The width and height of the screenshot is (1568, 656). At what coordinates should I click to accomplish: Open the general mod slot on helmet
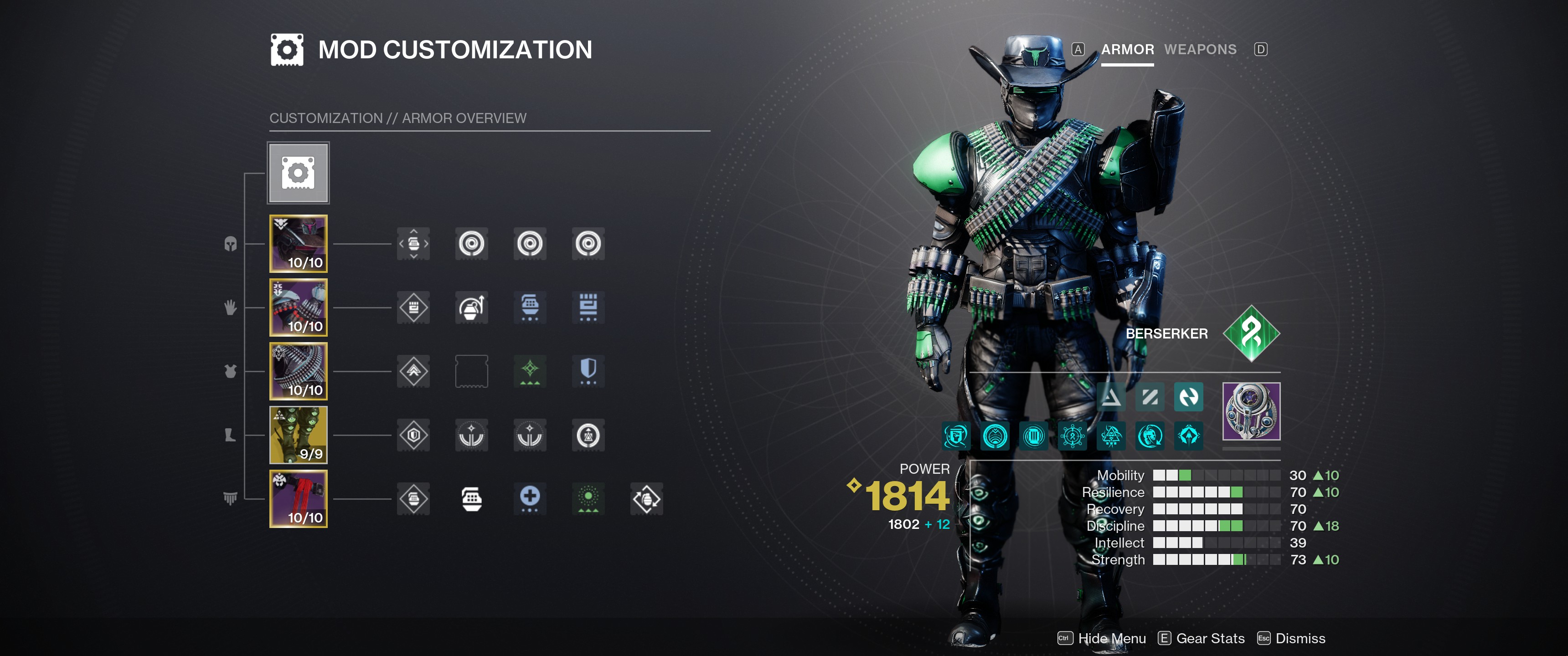point(413,243)
